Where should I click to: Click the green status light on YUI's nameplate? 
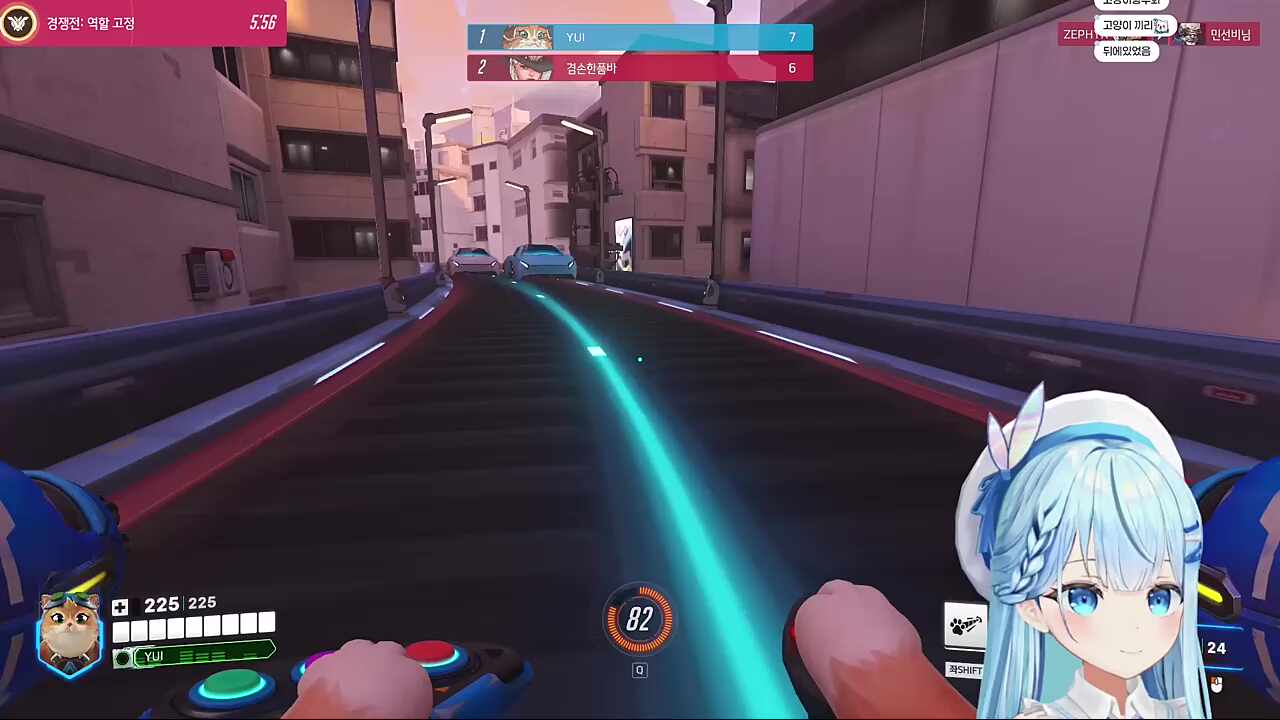click(x=123, y=657)
